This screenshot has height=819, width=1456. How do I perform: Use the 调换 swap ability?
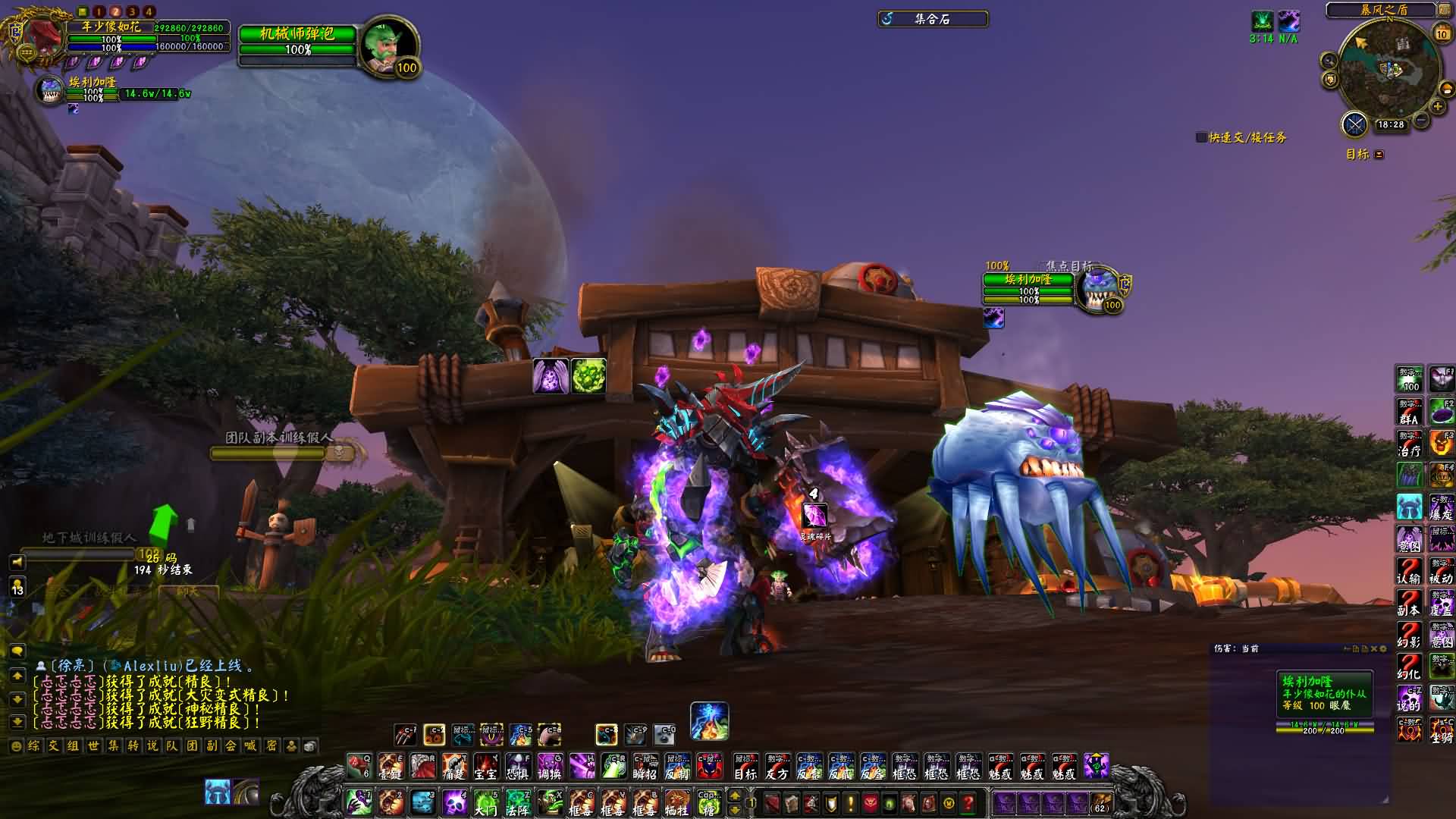pyautogui.click(x=550, y=767)
